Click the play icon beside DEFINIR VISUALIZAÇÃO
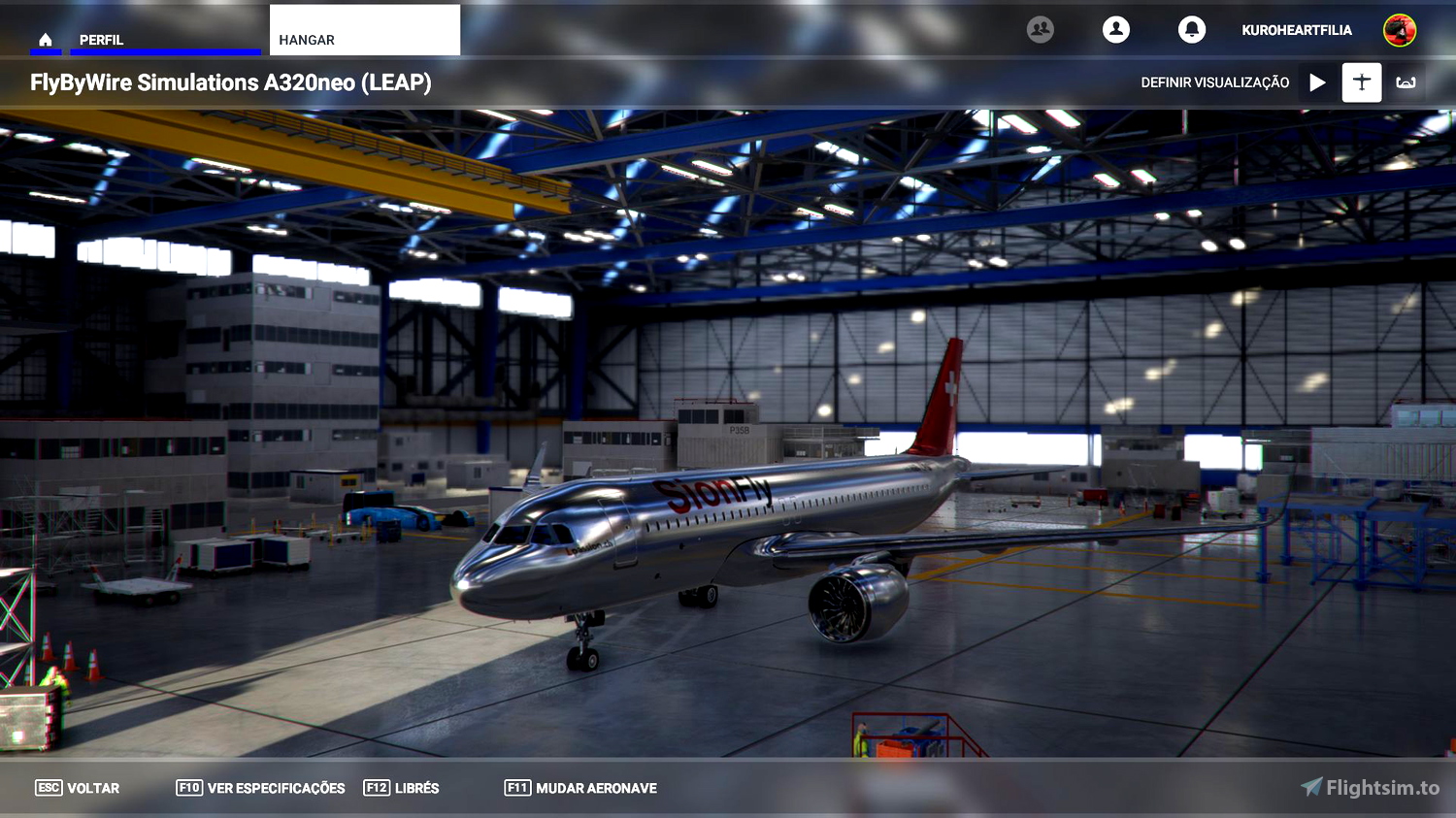 (1317, 82)
